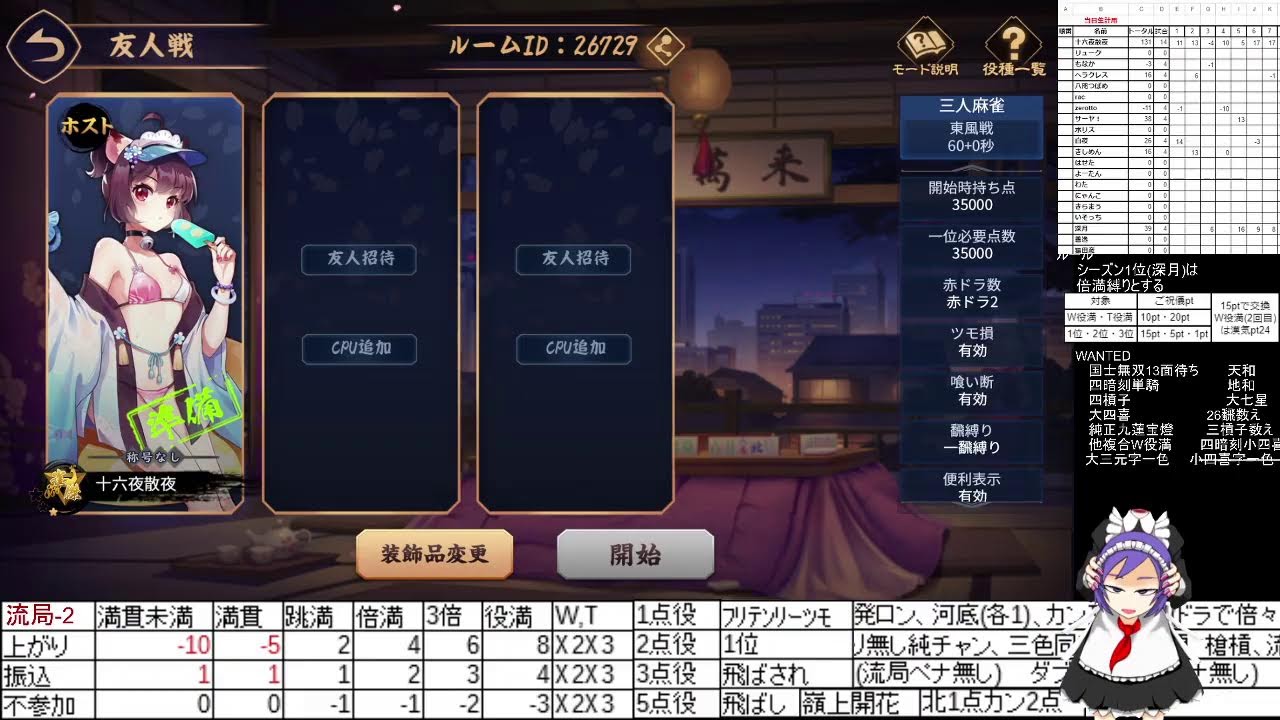Viewport: 1280px width, 720px height.
Task: Change the 飜縛り han requirement setting
Action: [971, 439]
